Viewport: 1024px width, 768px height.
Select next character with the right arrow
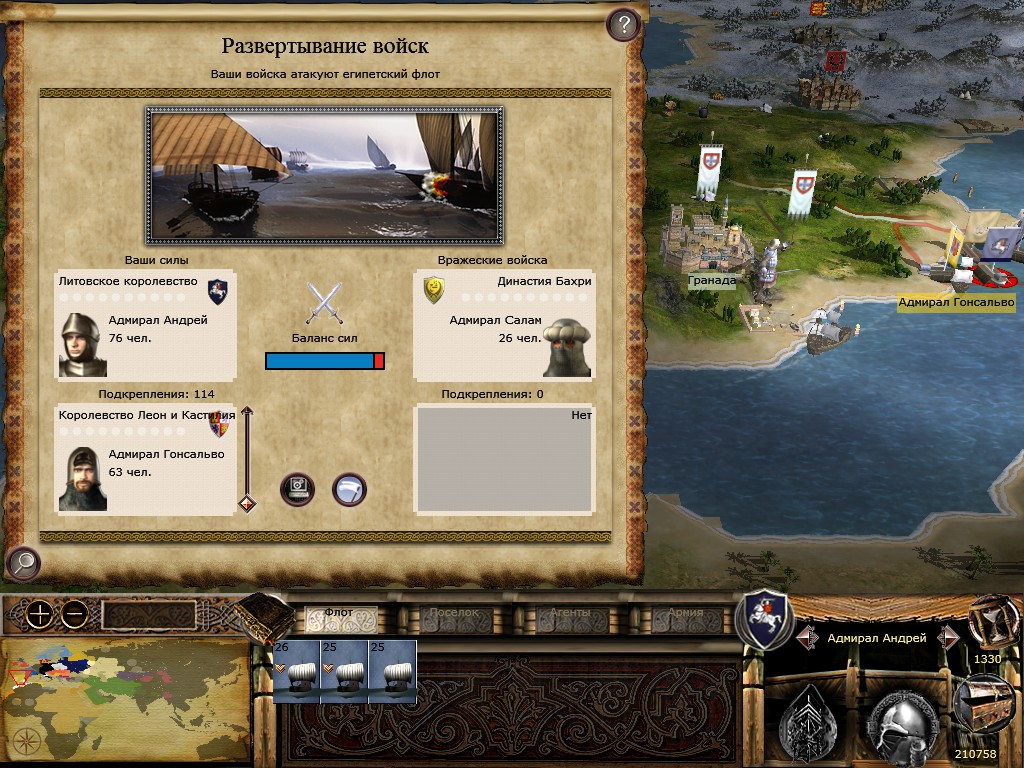pyautogui.click(x=947, y=637)
